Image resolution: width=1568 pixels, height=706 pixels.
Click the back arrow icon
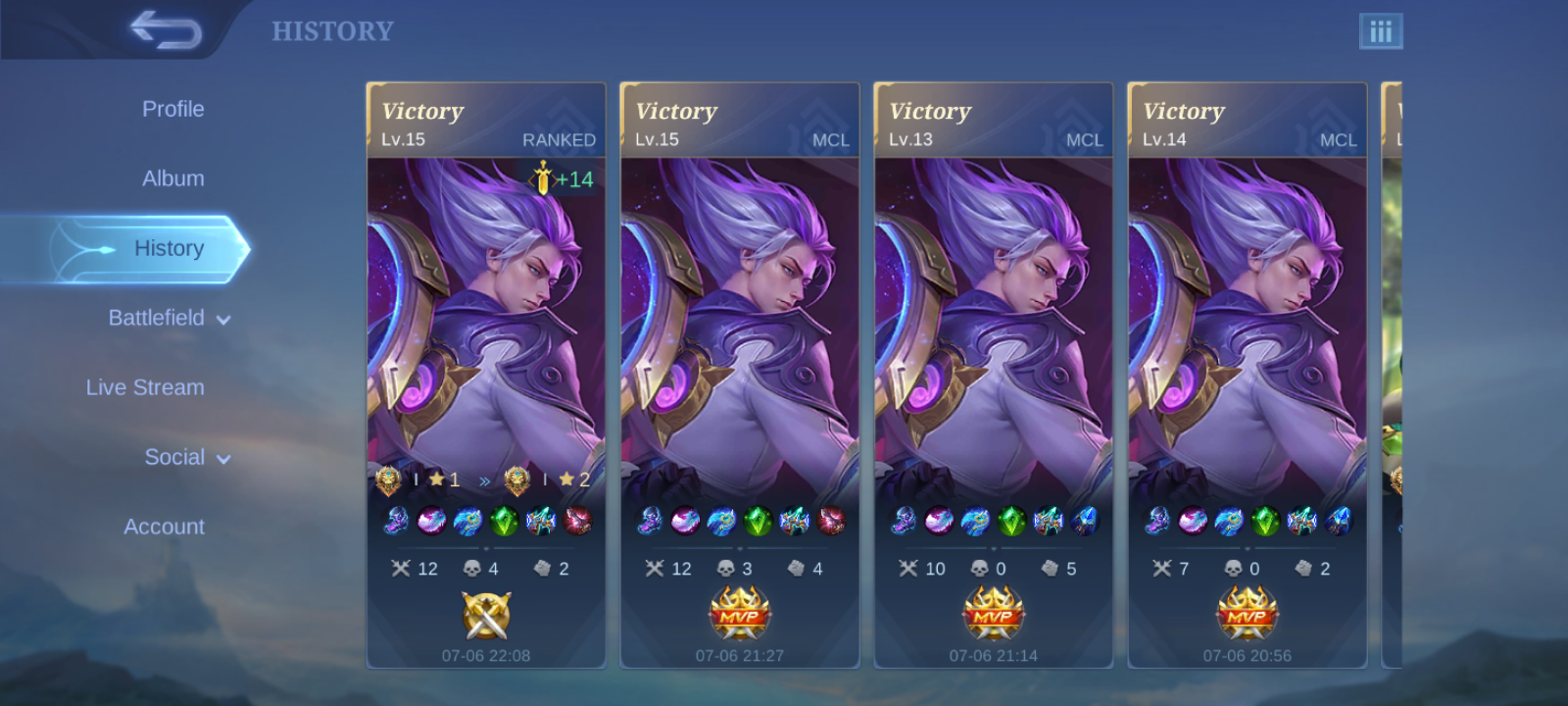(167, 28)
